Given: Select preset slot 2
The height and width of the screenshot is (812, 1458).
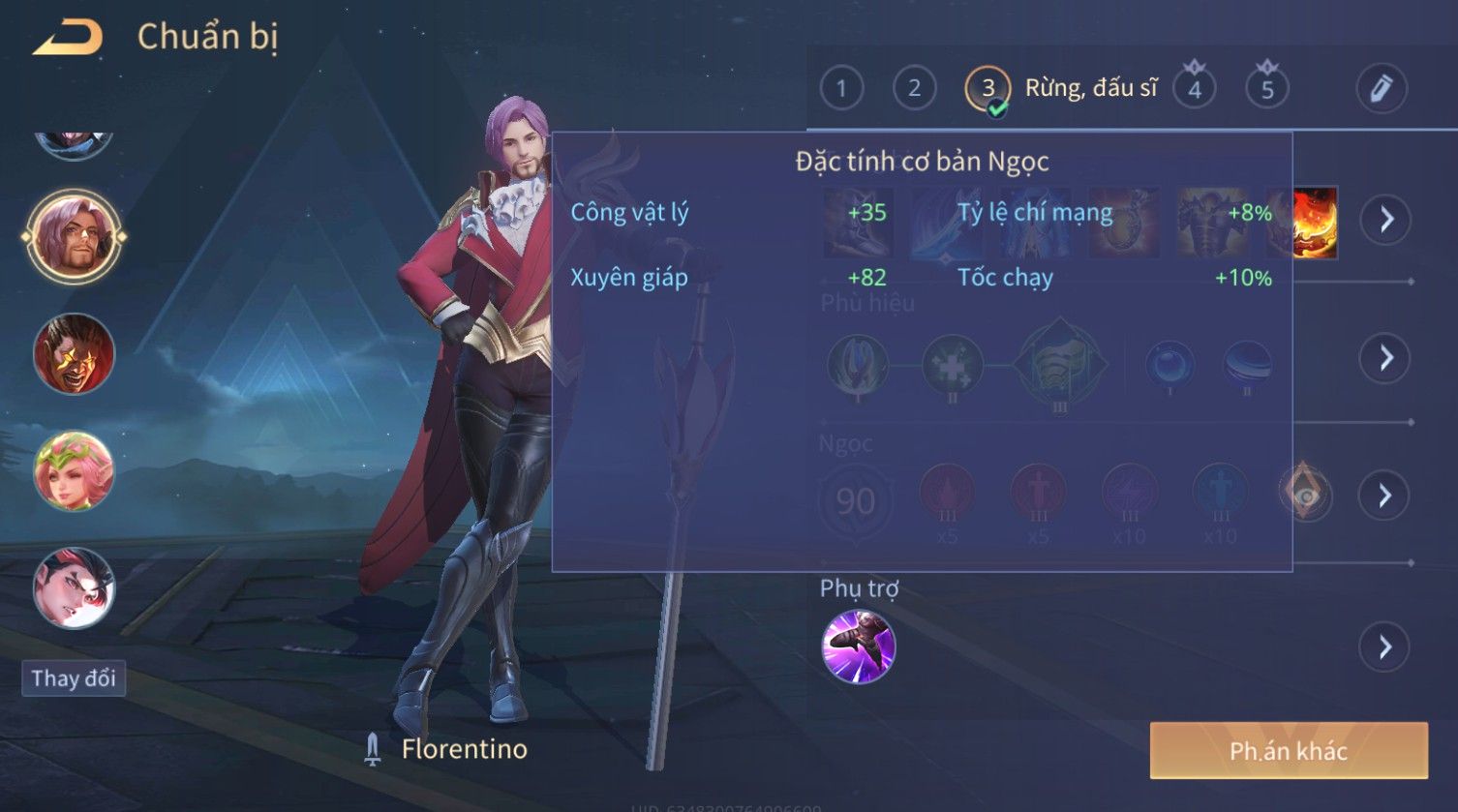Looking at the screenshot, I should [x=914, y=89].
